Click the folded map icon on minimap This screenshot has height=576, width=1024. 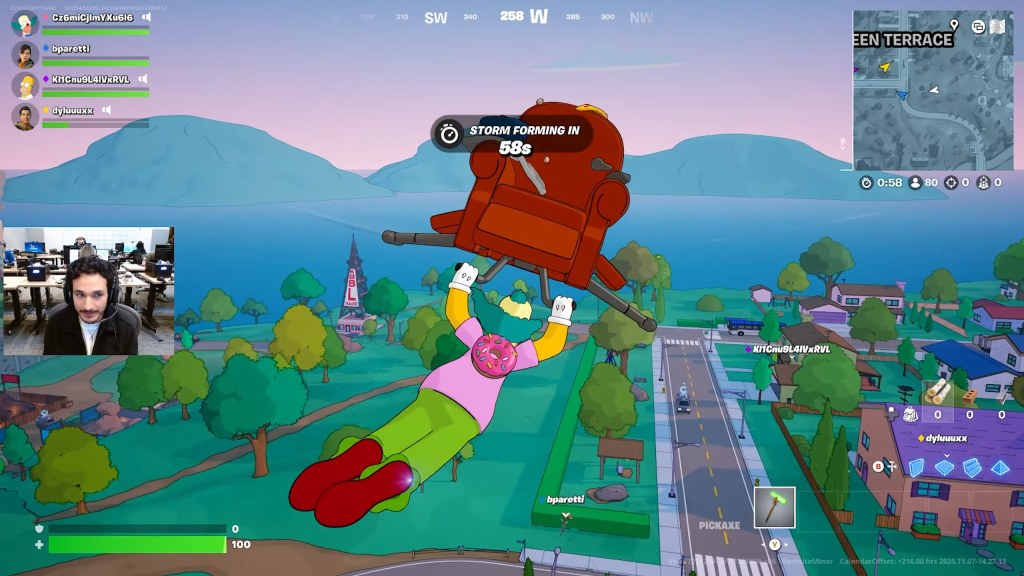point(997,26)
